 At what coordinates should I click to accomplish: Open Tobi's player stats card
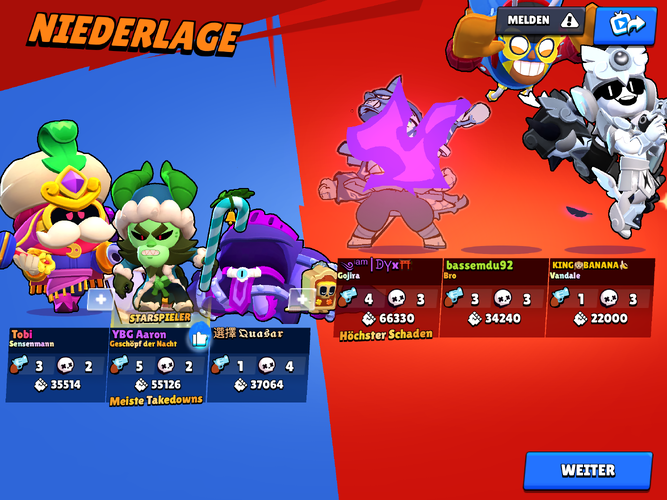pyautogui.click(x=57, y=363)
